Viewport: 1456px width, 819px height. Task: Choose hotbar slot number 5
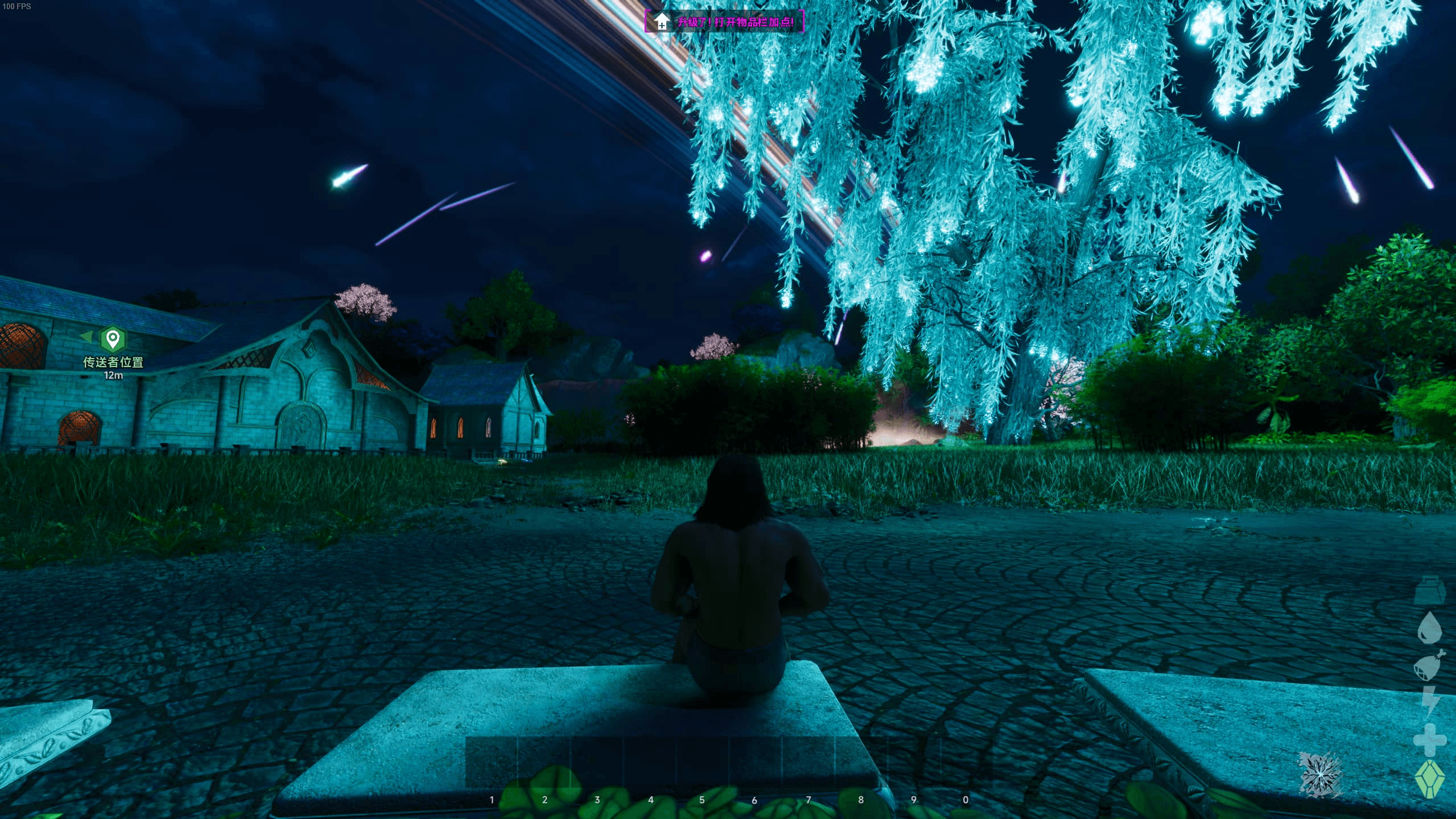click(x=703, y=763)
